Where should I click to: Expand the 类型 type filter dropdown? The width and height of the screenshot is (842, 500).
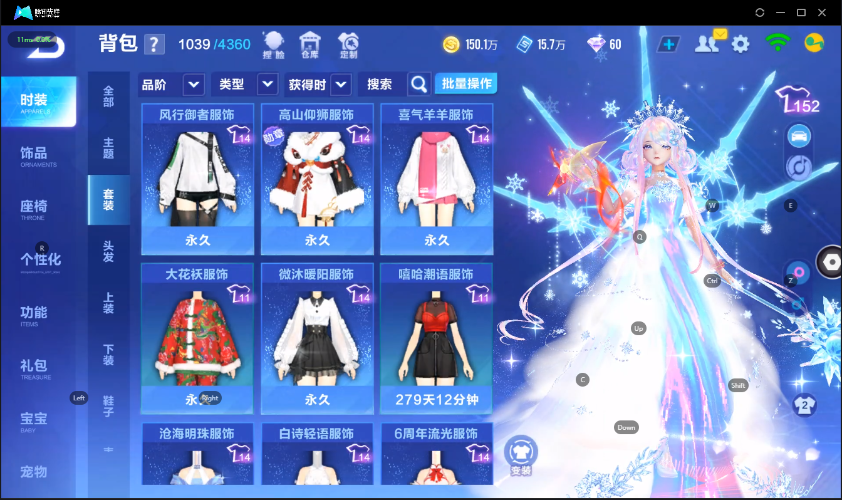[267, 85]
